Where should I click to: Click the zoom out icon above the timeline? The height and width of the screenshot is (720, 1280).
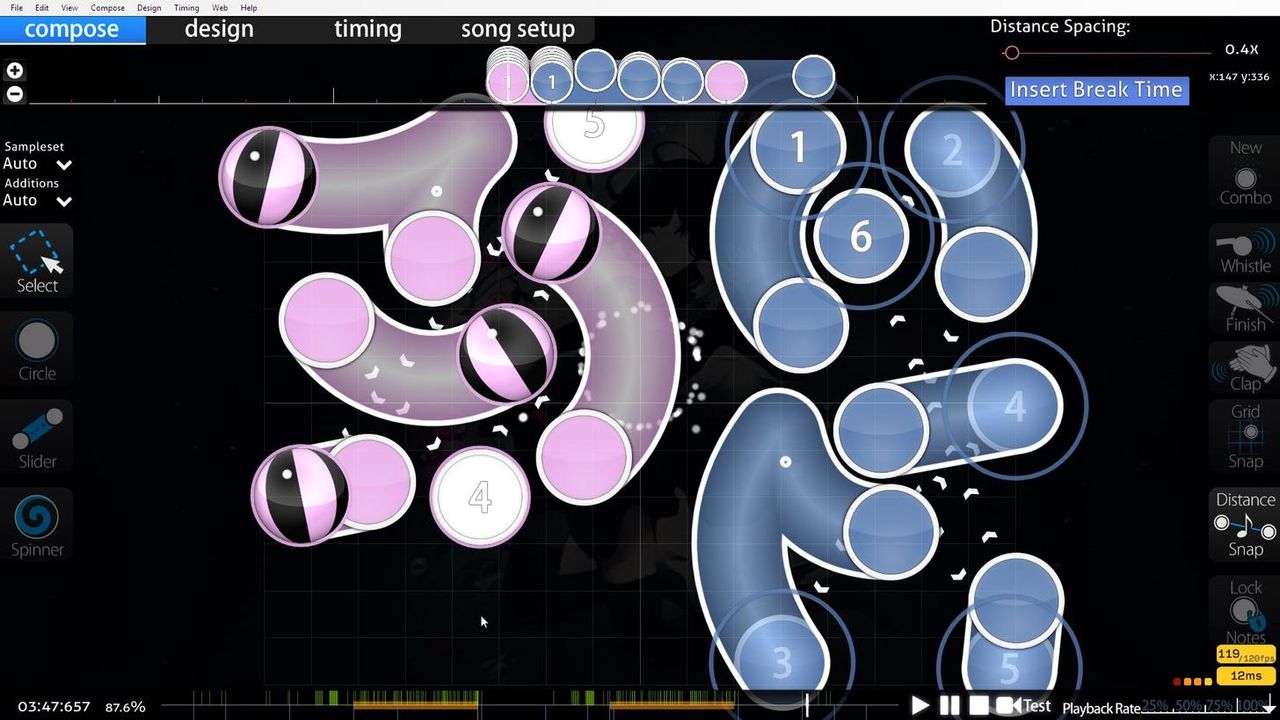tap(14, 93)
